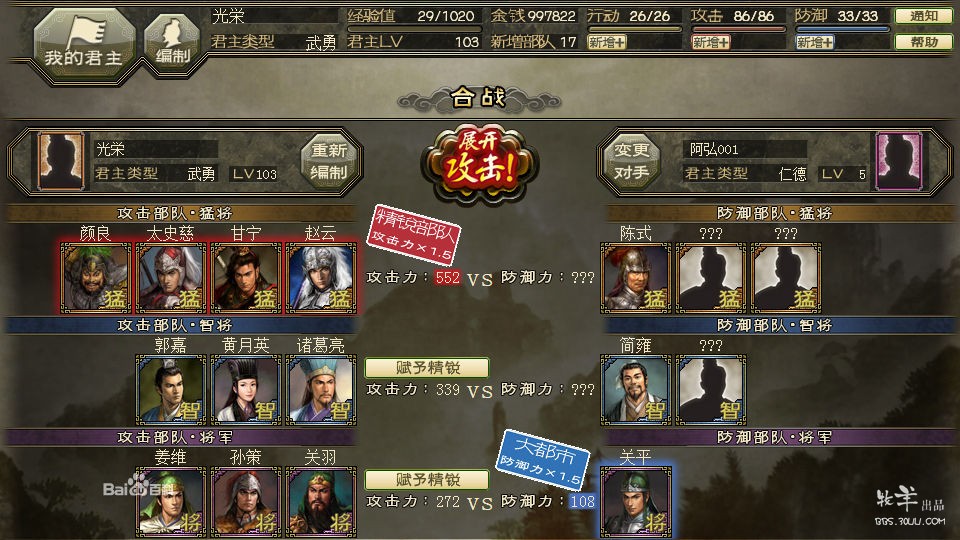Open the 帮助 help button

point(916,42)
